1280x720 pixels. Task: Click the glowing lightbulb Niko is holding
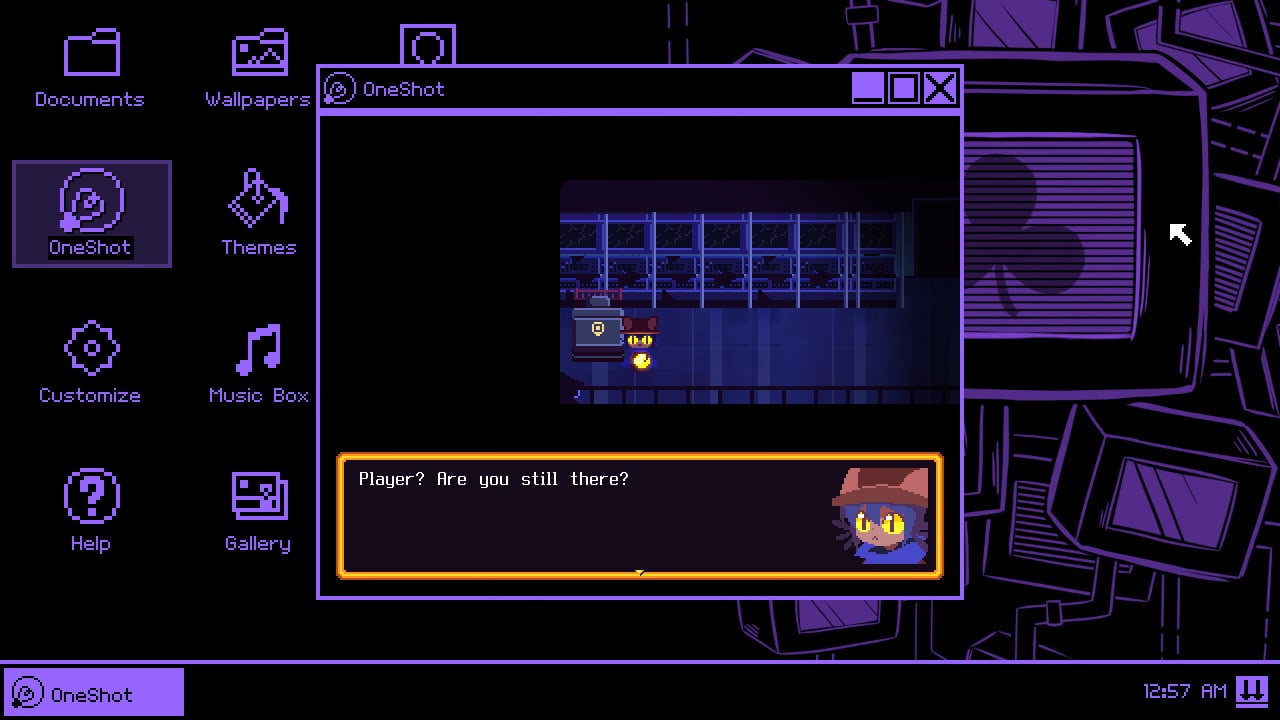pyautogui.click(x=640, y=360)
